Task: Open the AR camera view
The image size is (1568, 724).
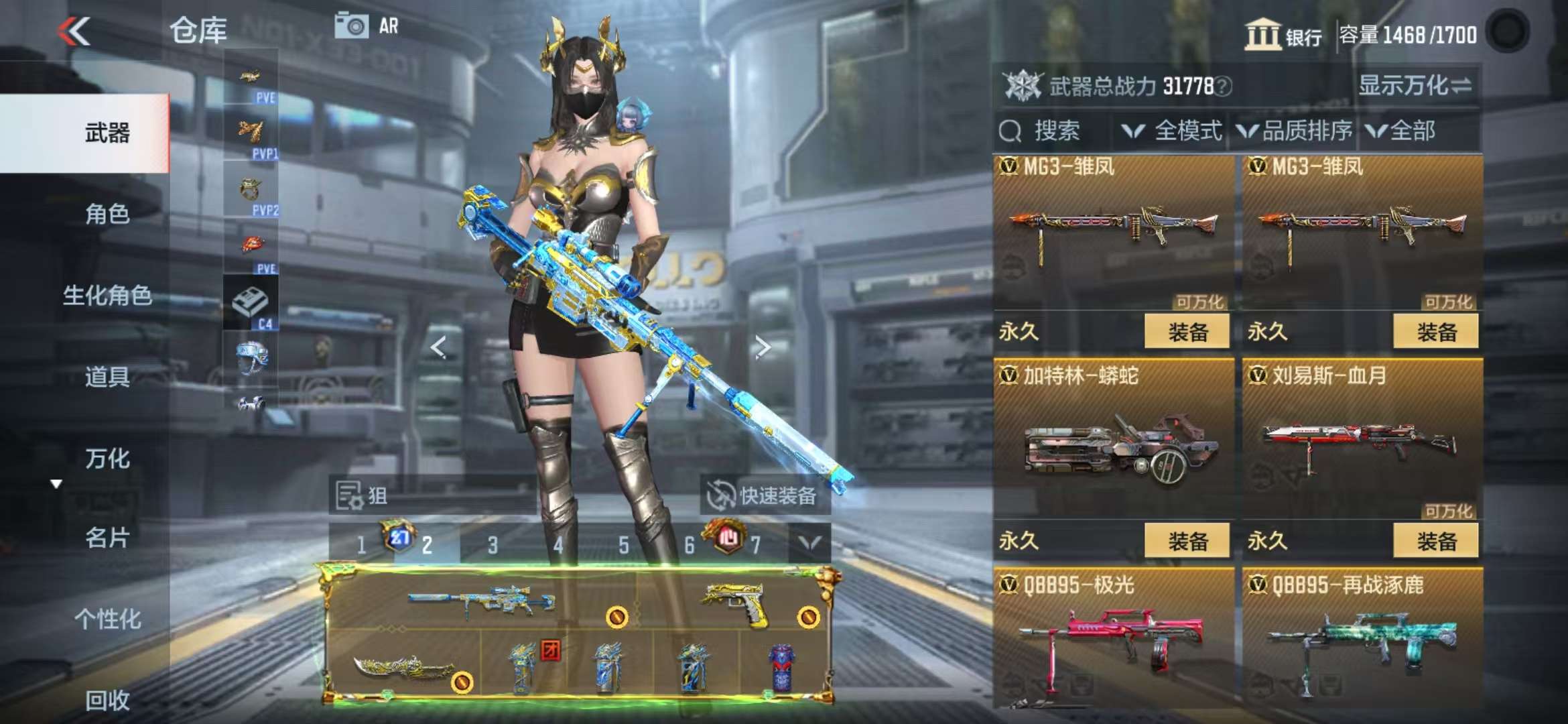Action: pos(366,27)
